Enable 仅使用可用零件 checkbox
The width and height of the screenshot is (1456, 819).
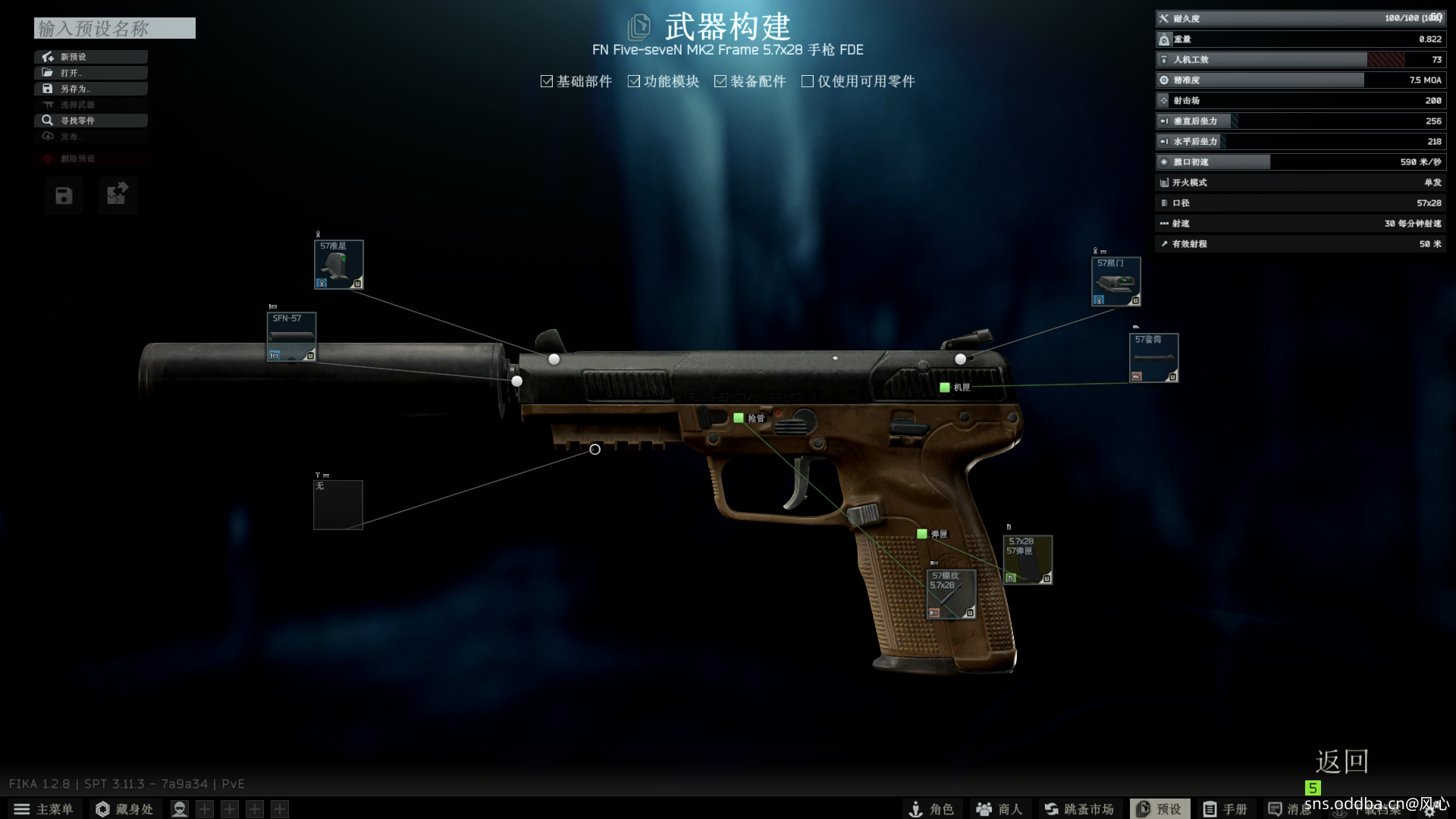coord(808,81)
